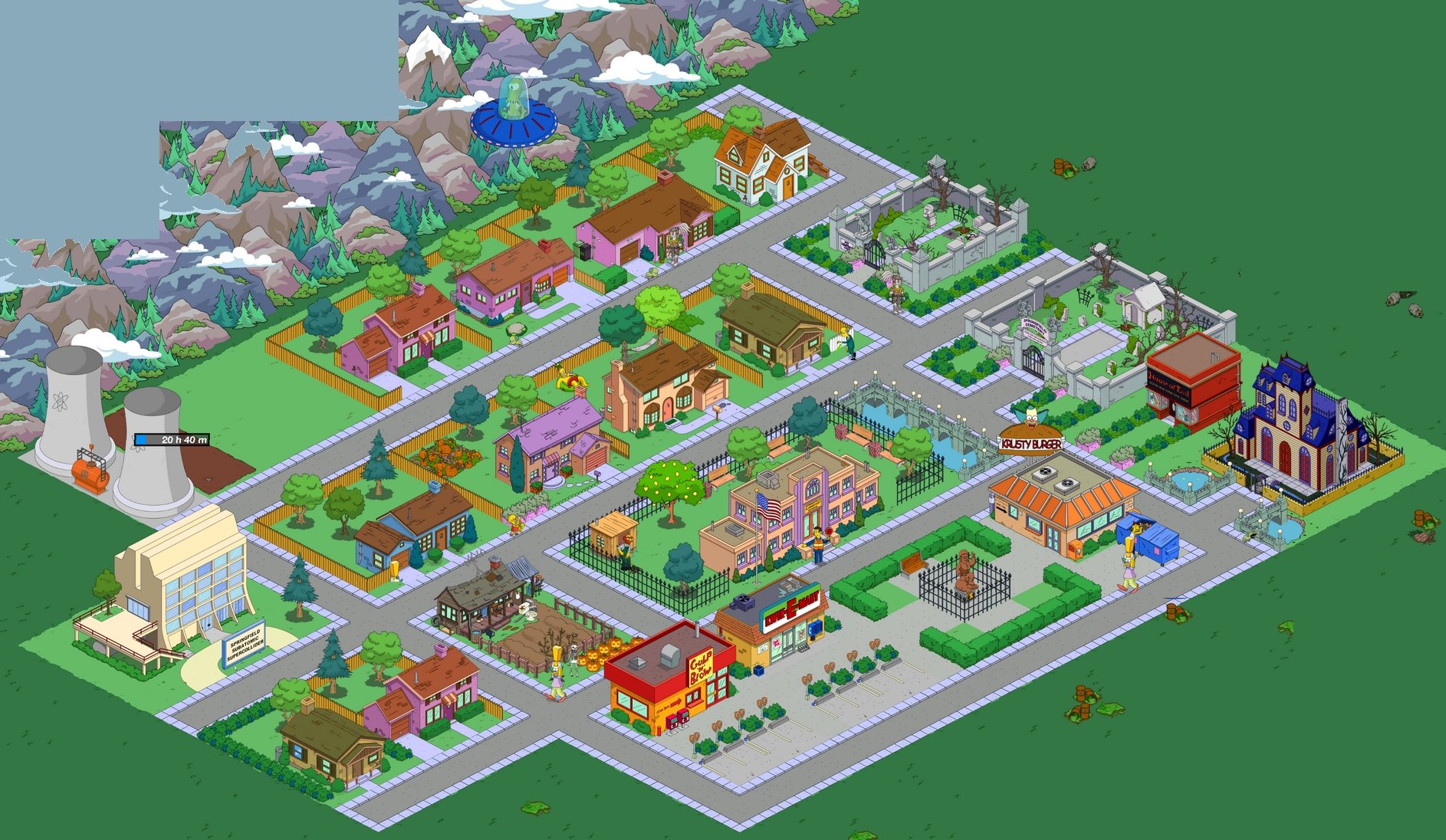The height and width of the screenshot is (840, 1446).
Task: Open the Simpsons family house
Action: 671,391
